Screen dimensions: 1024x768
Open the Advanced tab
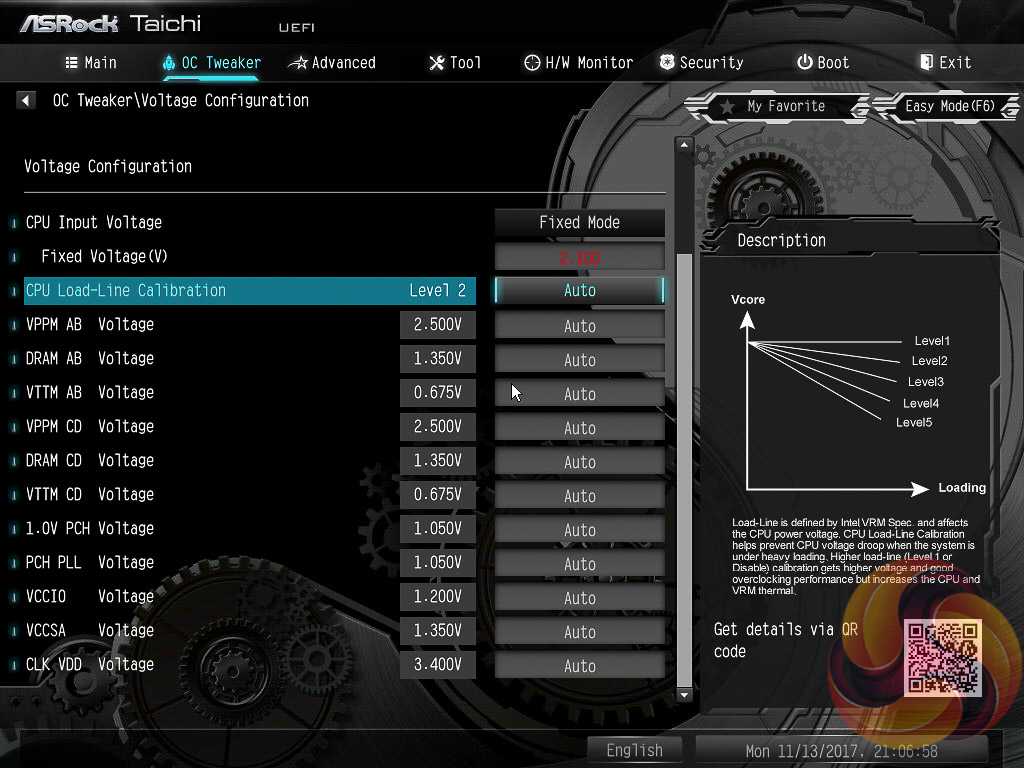[x=332, y=62]
